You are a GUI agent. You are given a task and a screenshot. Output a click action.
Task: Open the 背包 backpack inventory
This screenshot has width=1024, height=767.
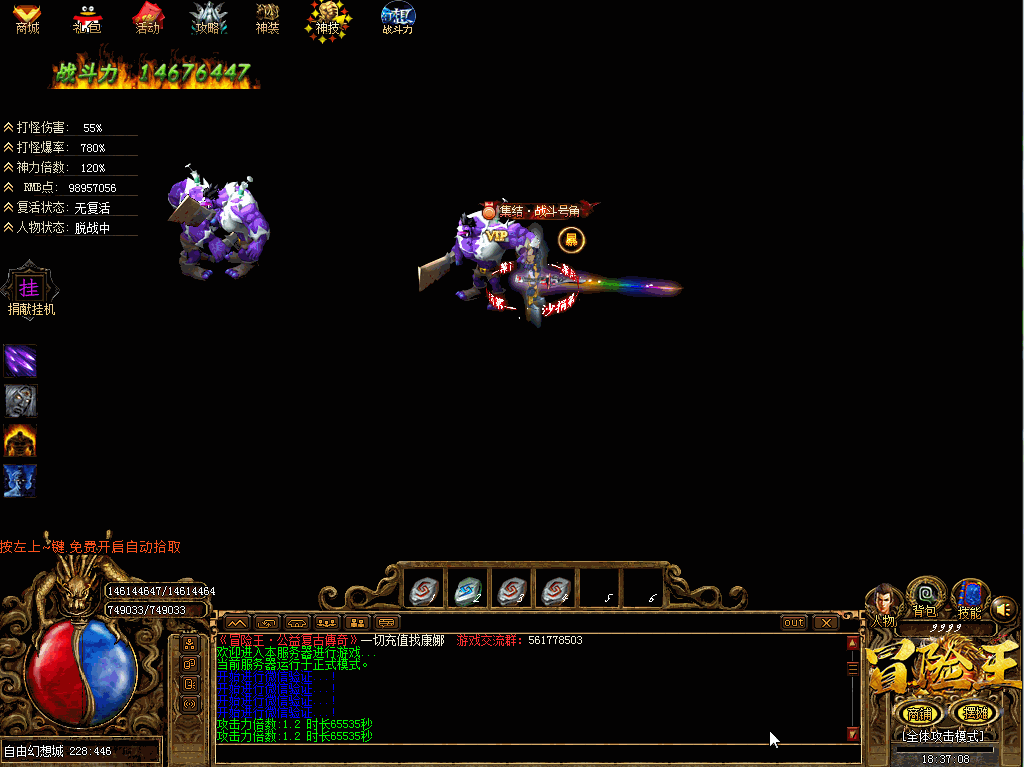[925, 597]
